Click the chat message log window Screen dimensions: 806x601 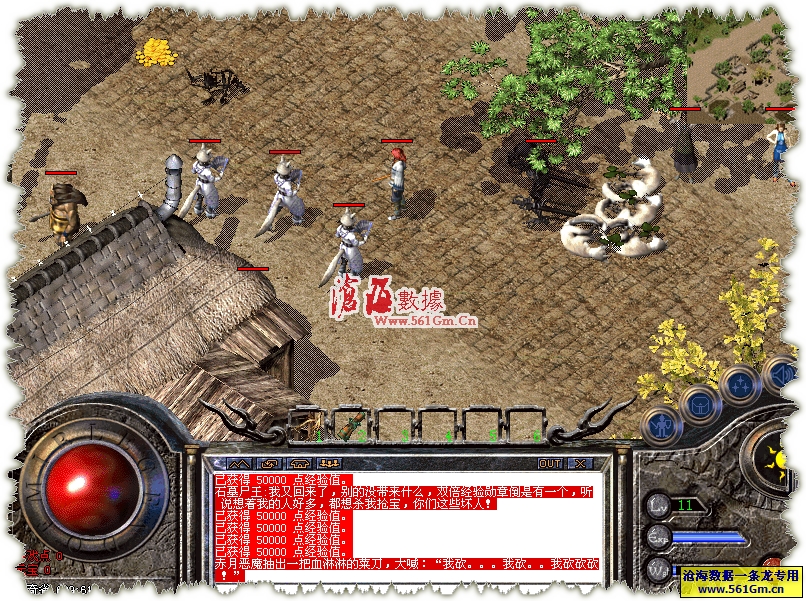click(410, 525)
